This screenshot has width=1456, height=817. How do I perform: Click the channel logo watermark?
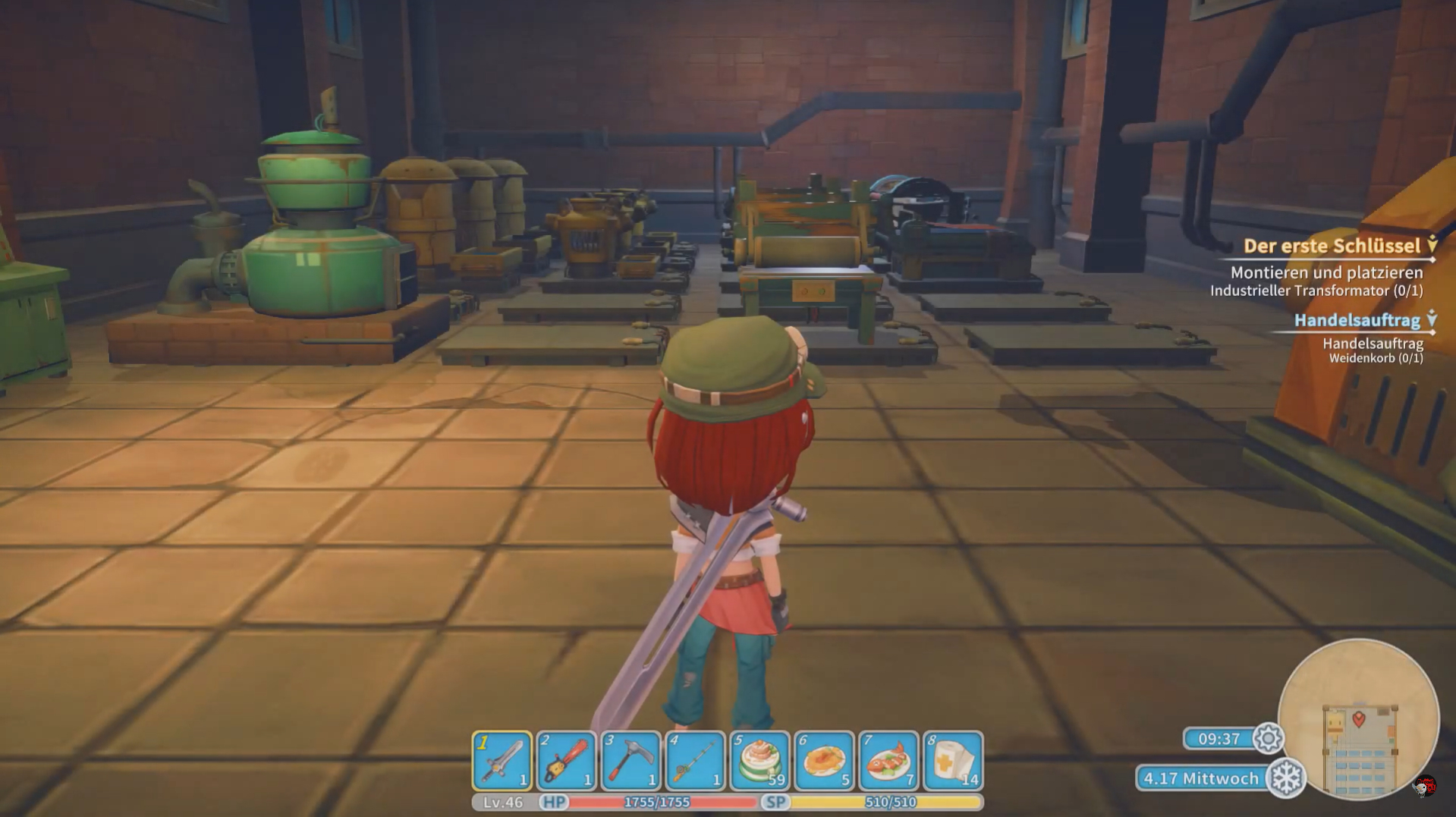1425,787
